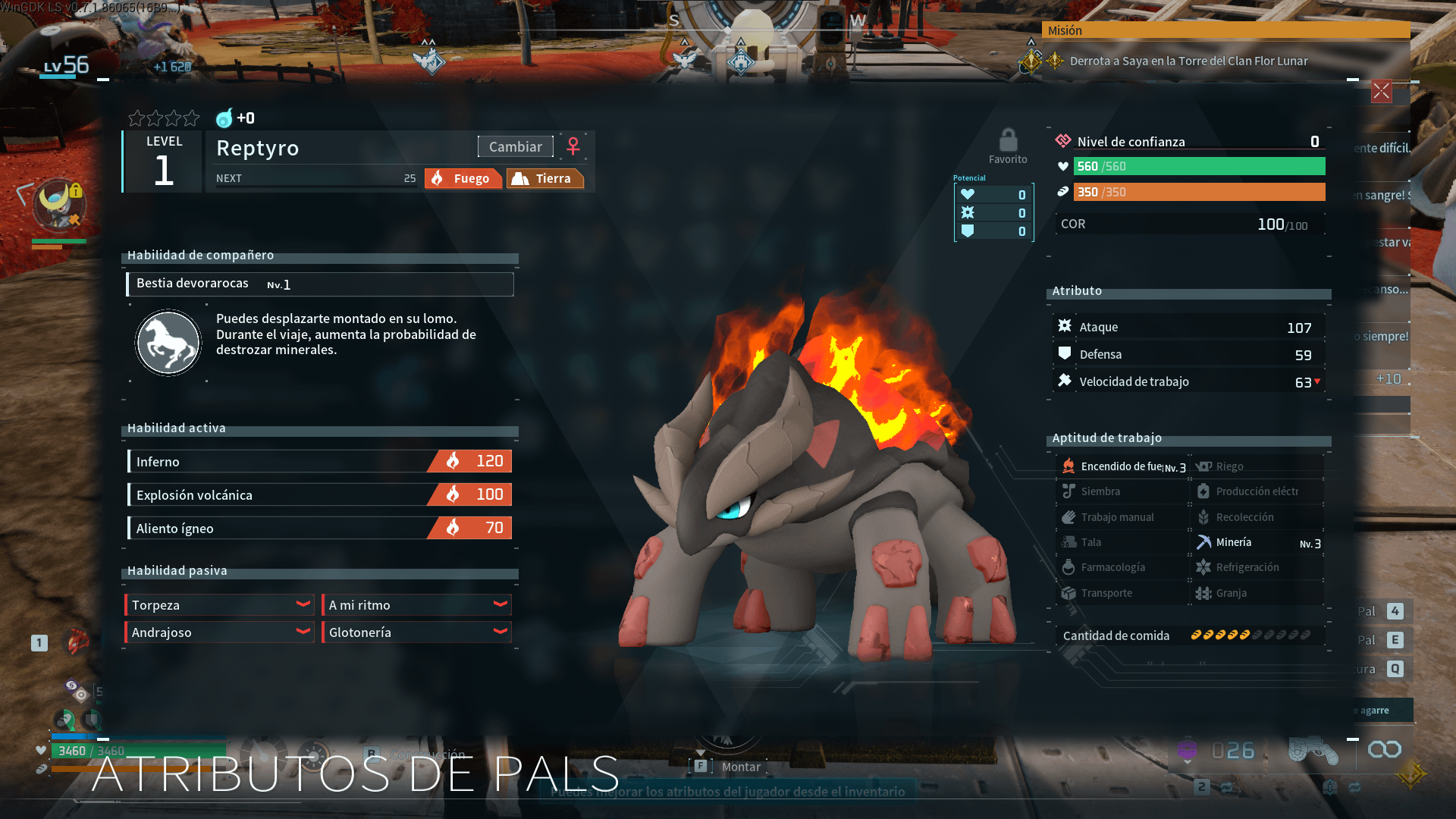This screenshot has height=819, width=1456.
Task: Open the Saya tower mission tracker
Action: coord(1188,61)
